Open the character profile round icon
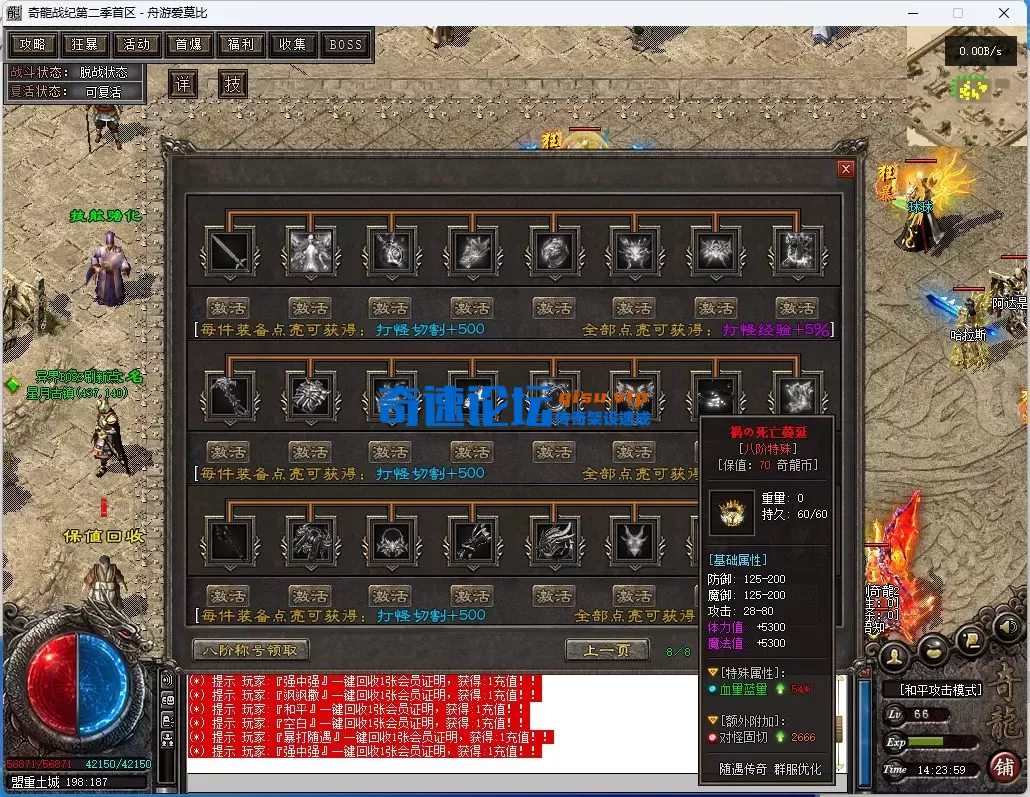Screen dimensions: 1030x797 tap(892, 655)
